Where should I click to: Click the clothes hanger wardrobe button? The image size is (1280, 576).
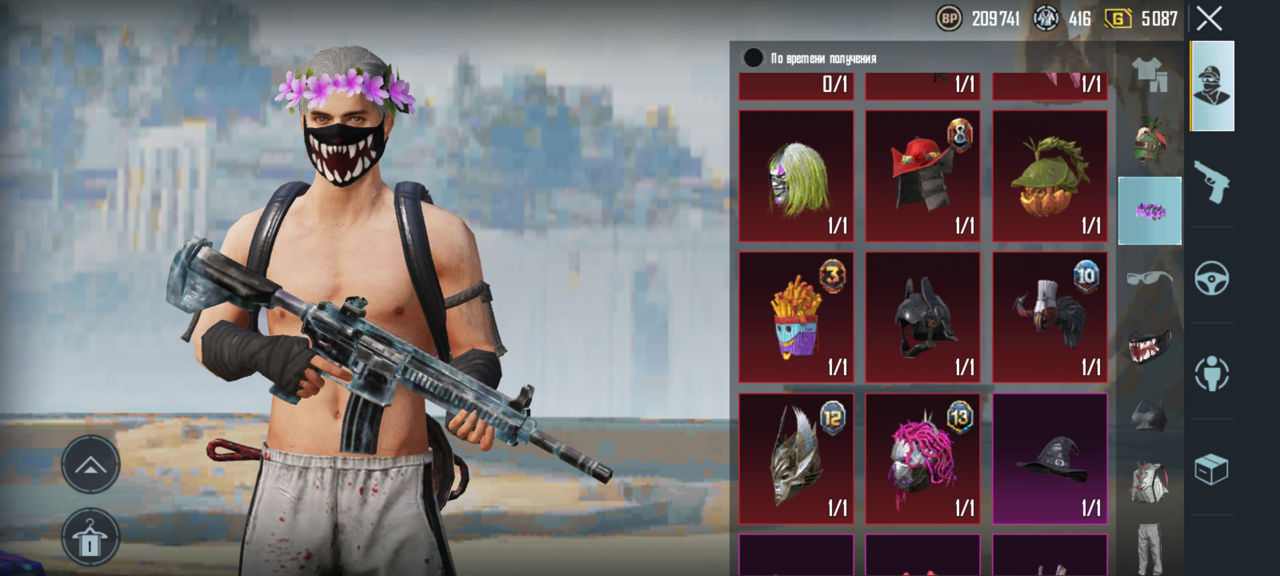click(x=91, y=537)
